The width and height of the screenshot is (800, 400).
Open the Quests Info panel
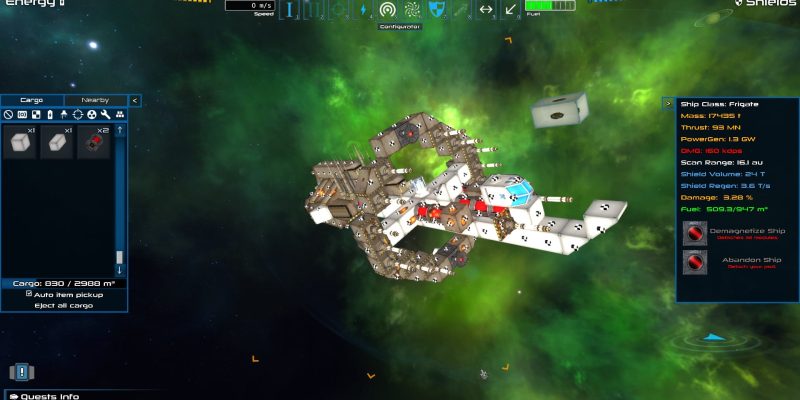coord(45,396)
